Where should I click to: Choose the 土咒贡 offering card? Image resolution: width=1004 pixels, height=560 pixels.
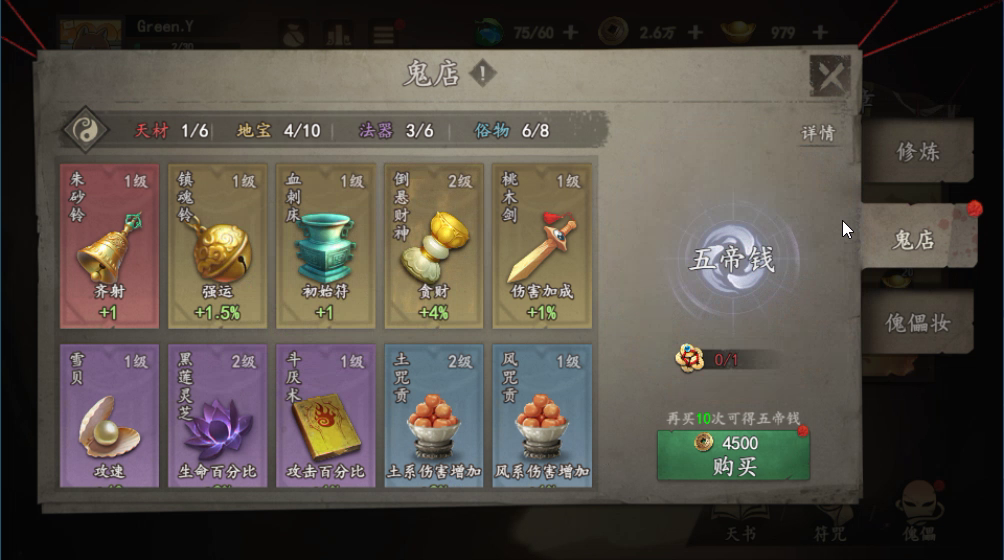[x=433, y=416]
